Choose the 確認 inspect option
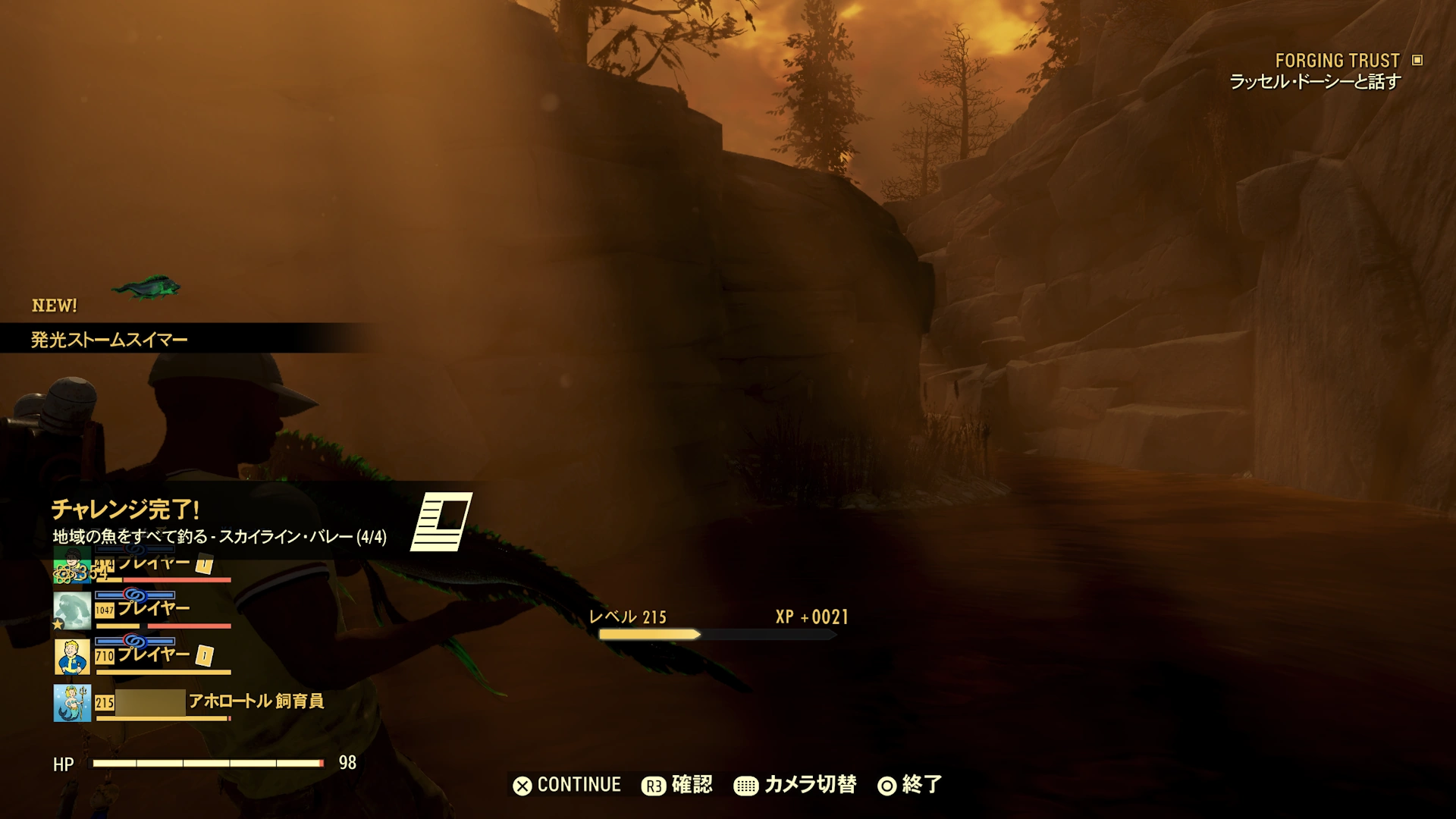Viewport: 1456px width, 819px height. (x=691, y=785)
